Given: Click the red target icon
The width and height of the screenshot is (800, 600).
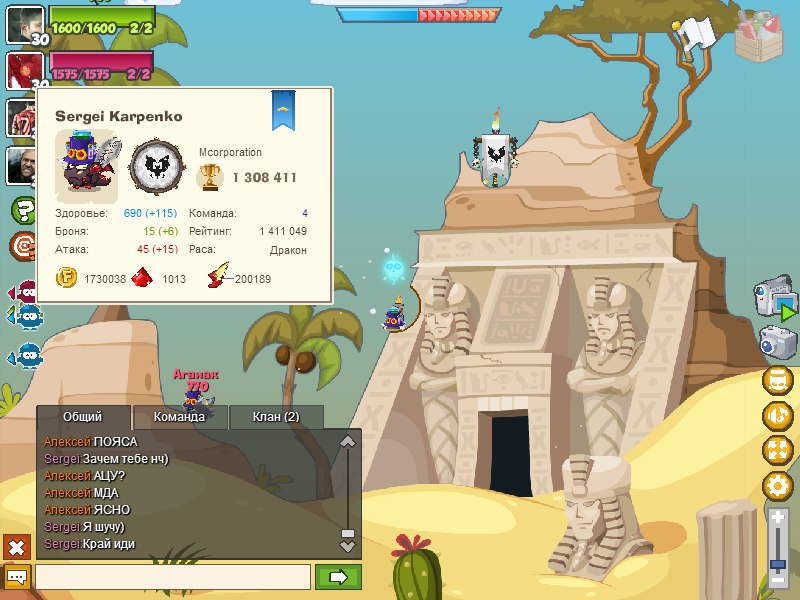Looking at the screenshot, I should pyautogui.click(x=23, y=245).
